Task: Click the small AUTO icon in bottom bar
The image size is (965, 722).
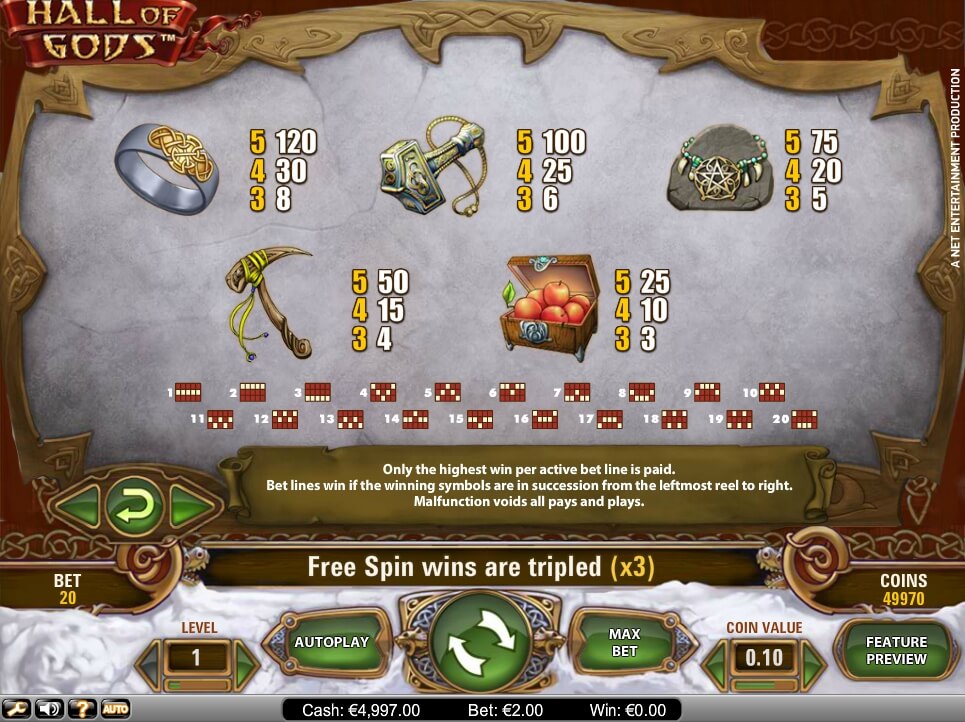Action: point(115,709)
